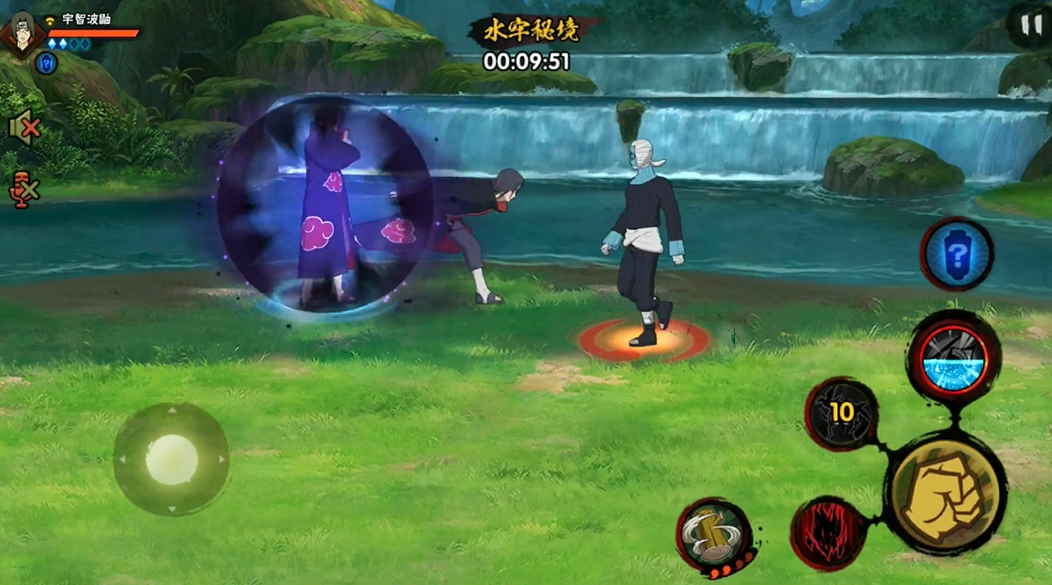Activate the red flame skill
The height and width of the screenshot is (585, 1052).
(827, 532)
